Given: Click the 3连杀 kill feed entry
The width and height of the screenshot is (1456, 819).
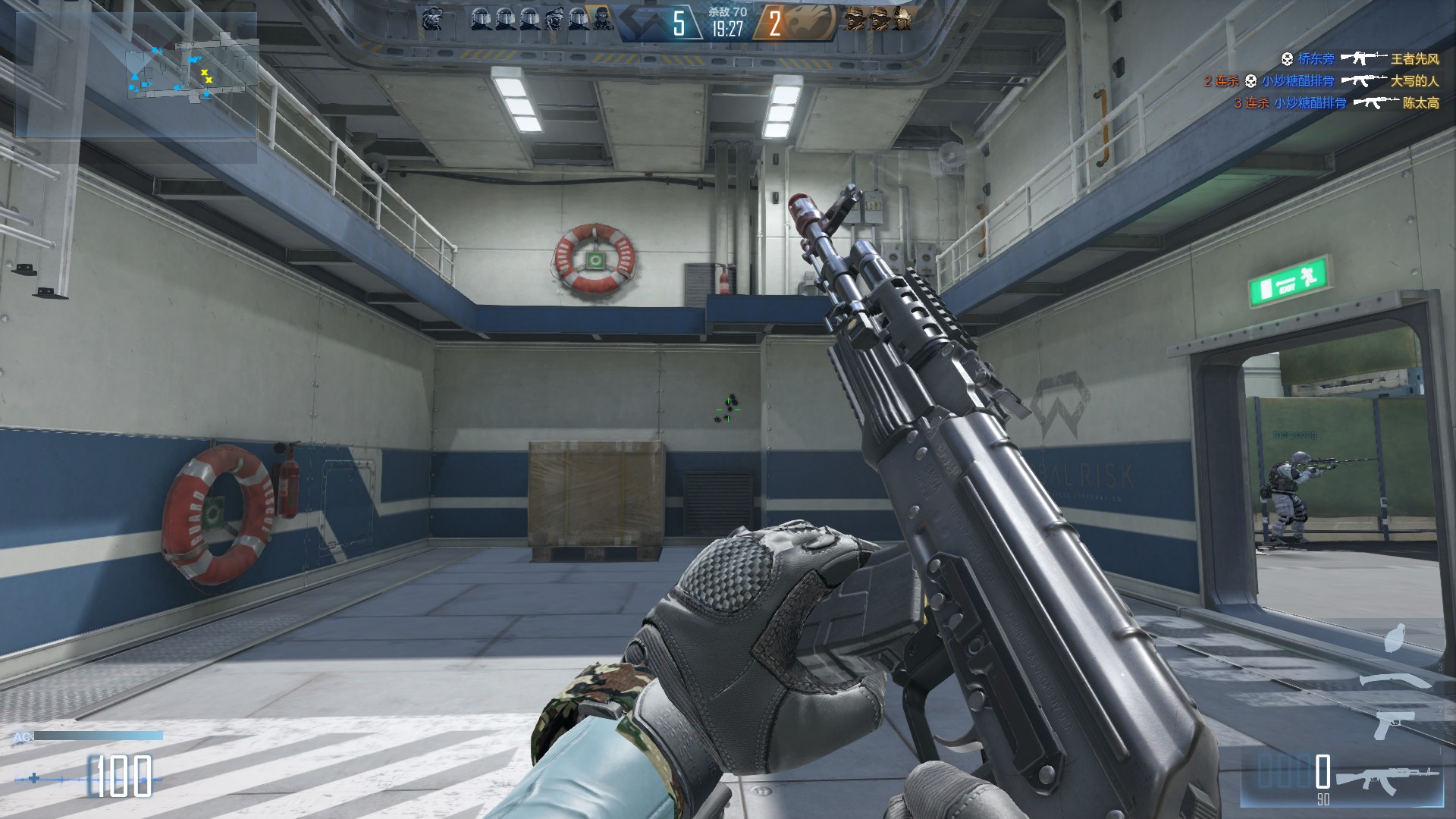Looking at the screenshot, I should click(x=1336, y=103).
